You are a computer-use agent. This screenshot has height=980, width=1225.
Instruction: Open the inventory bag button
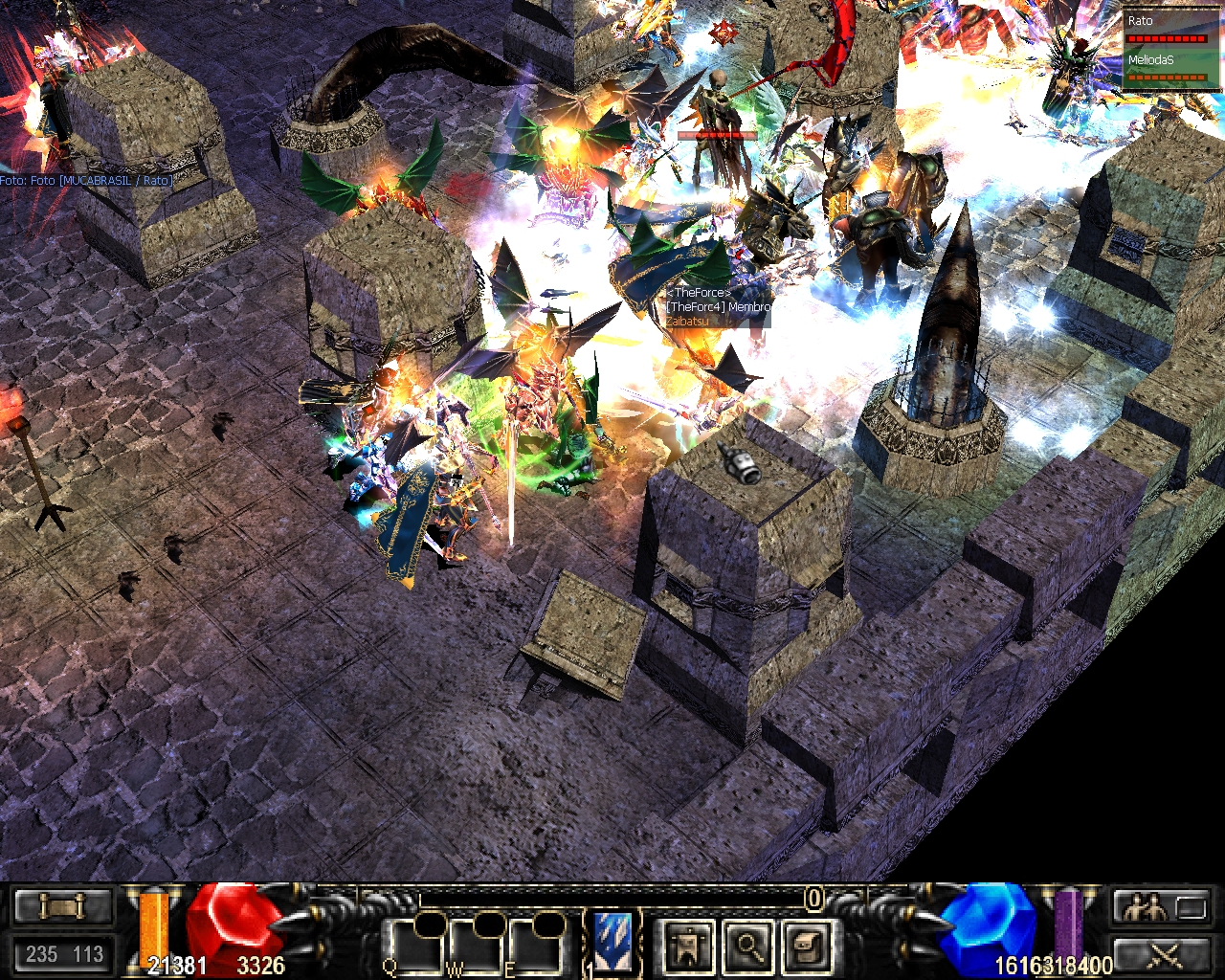805,946
